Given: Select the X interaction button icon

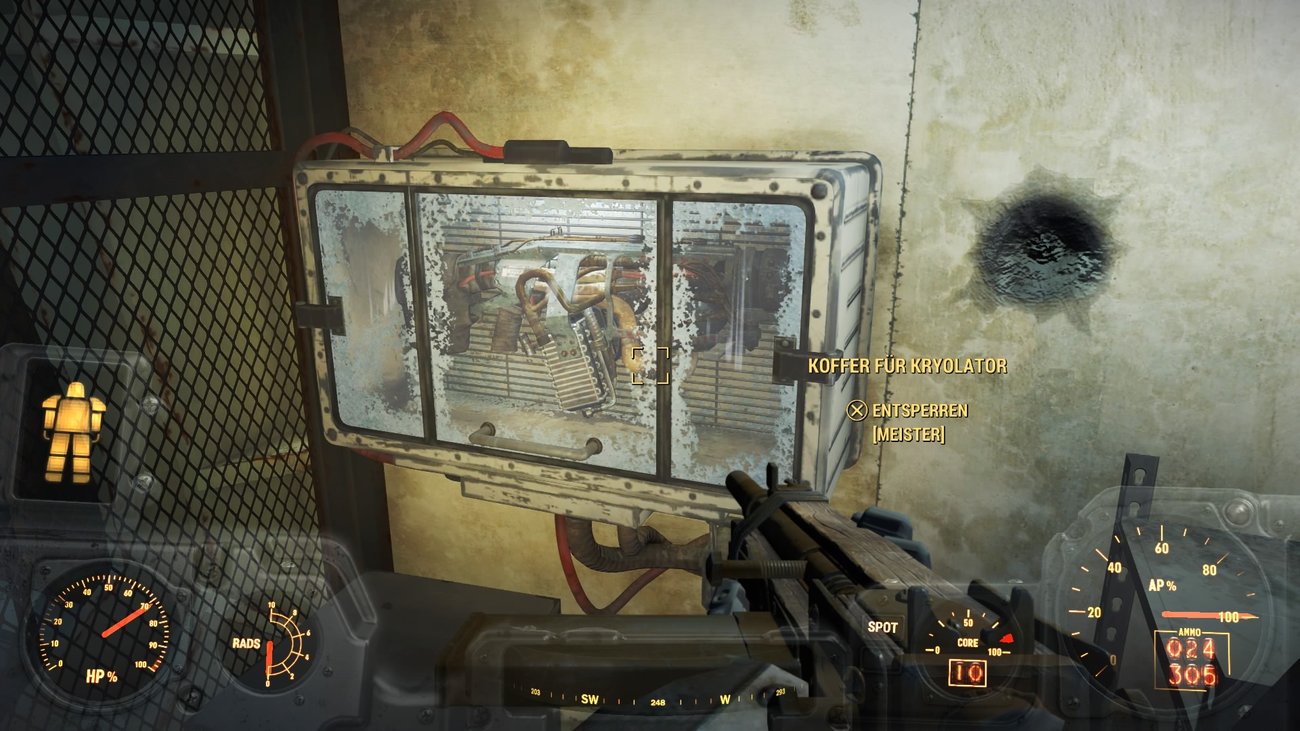Looking at the screenshot, I should tap(856, 410).
